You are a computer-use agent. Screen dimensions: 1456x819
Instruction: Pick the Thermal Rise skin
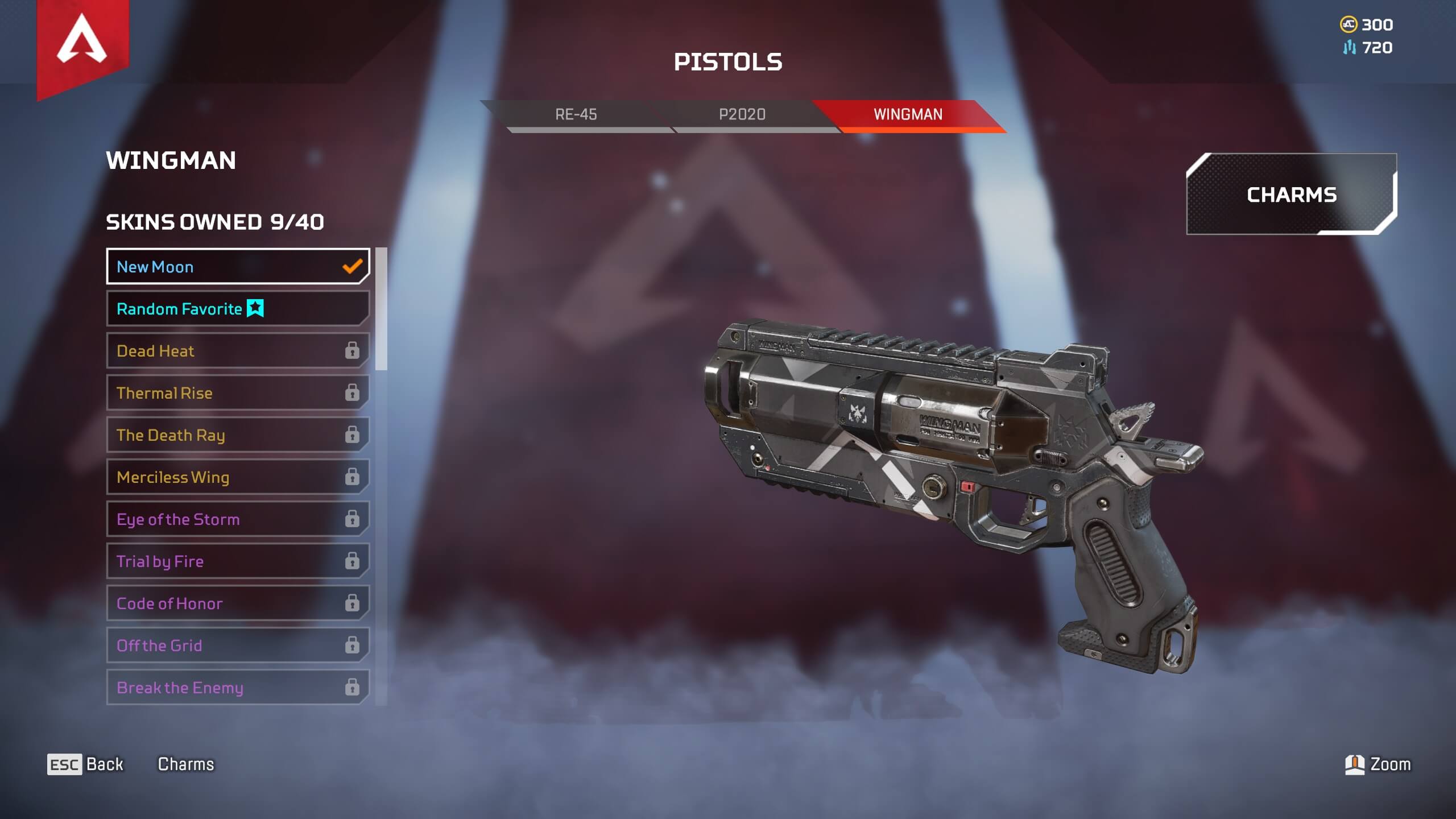click(238, 392)
